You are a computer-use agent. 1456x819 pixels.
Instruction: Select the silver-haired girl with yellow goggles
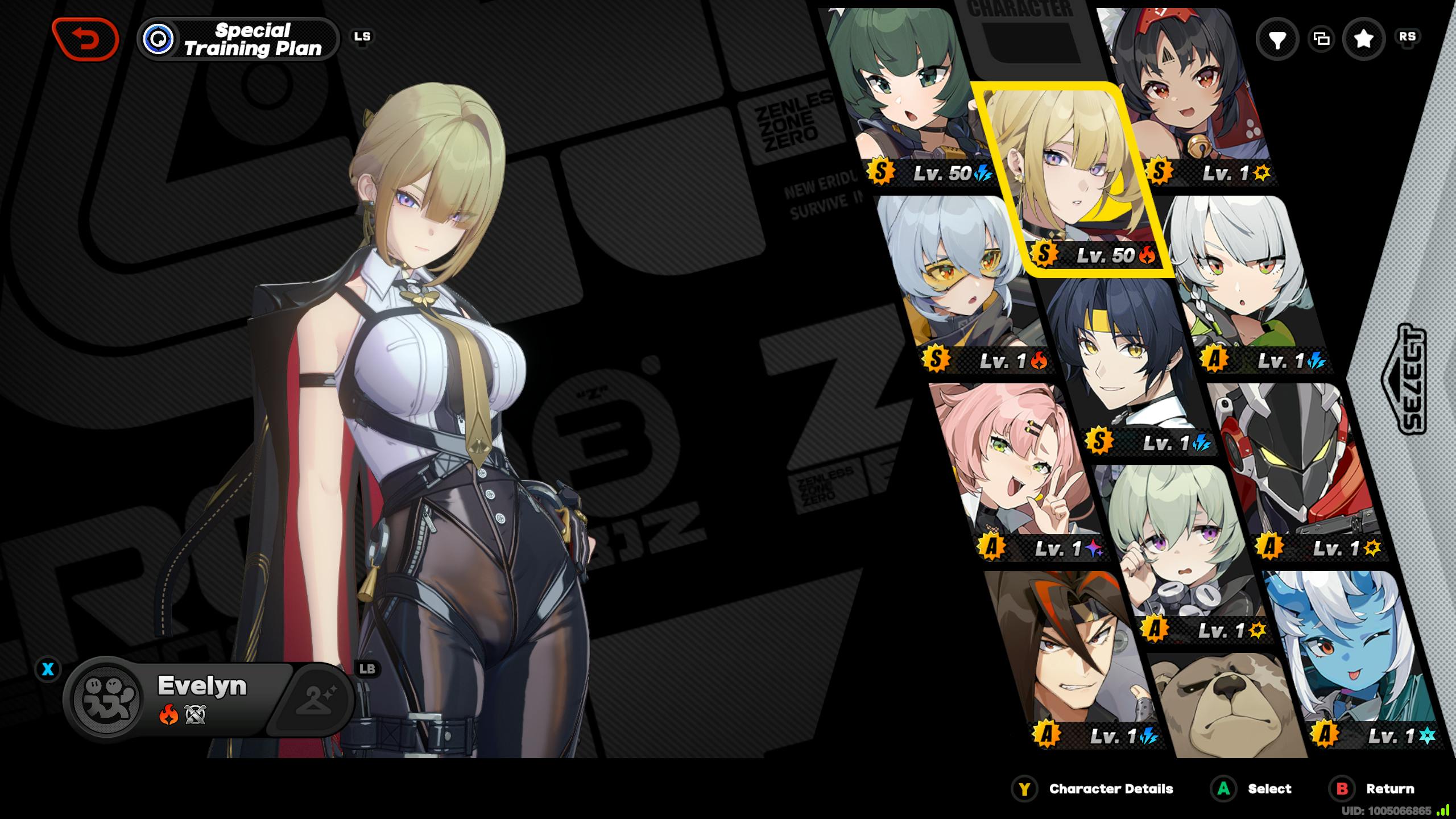(961, 279)
